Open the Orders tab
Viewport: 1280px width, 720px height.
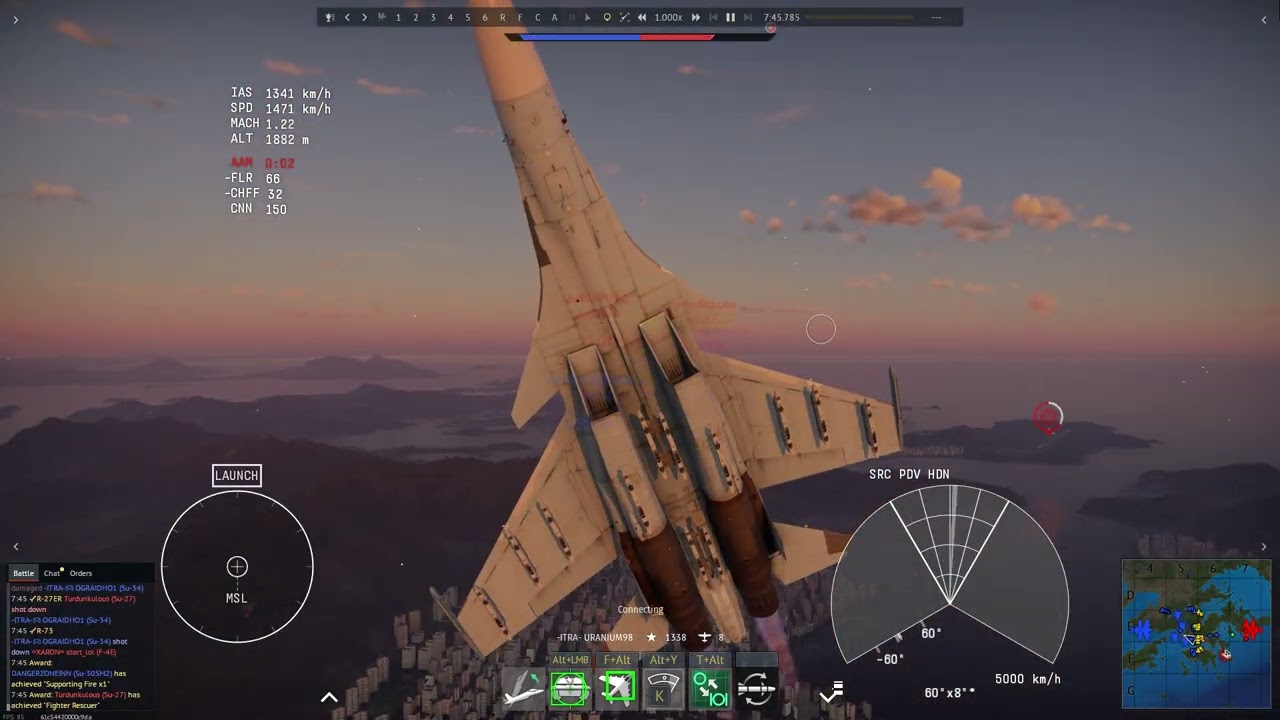[81, 573]
